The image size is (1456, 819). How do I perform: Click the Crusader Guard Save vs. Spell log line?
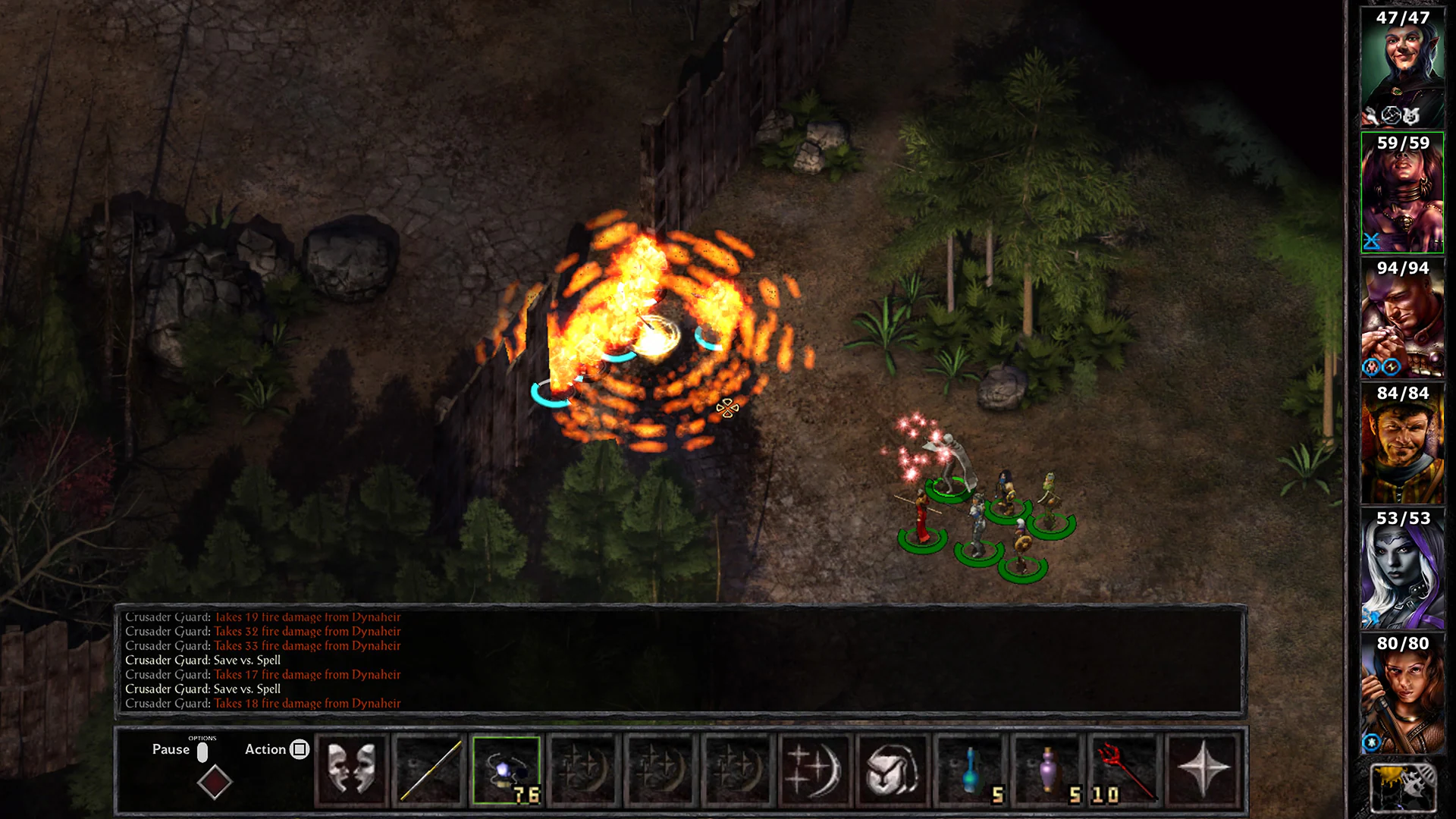click(203, 660)
